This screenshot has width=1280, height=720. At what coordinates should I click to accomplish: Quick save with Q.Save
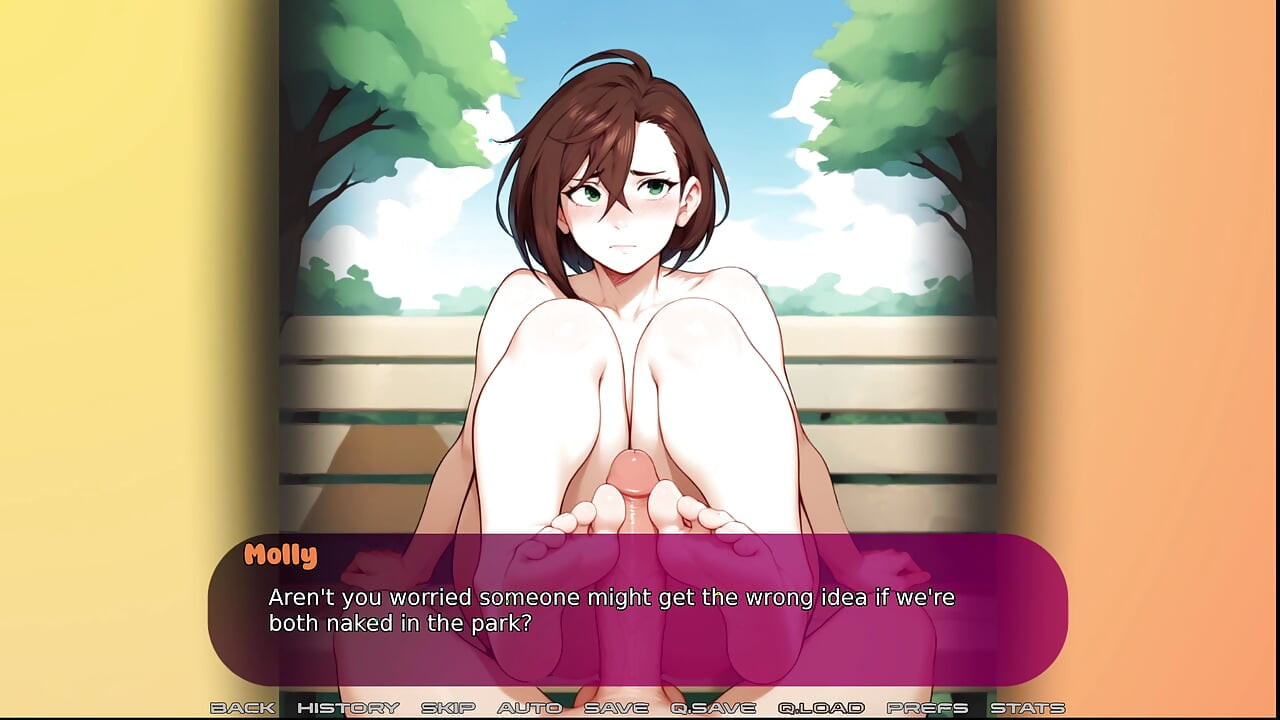[x=712, y=708]
